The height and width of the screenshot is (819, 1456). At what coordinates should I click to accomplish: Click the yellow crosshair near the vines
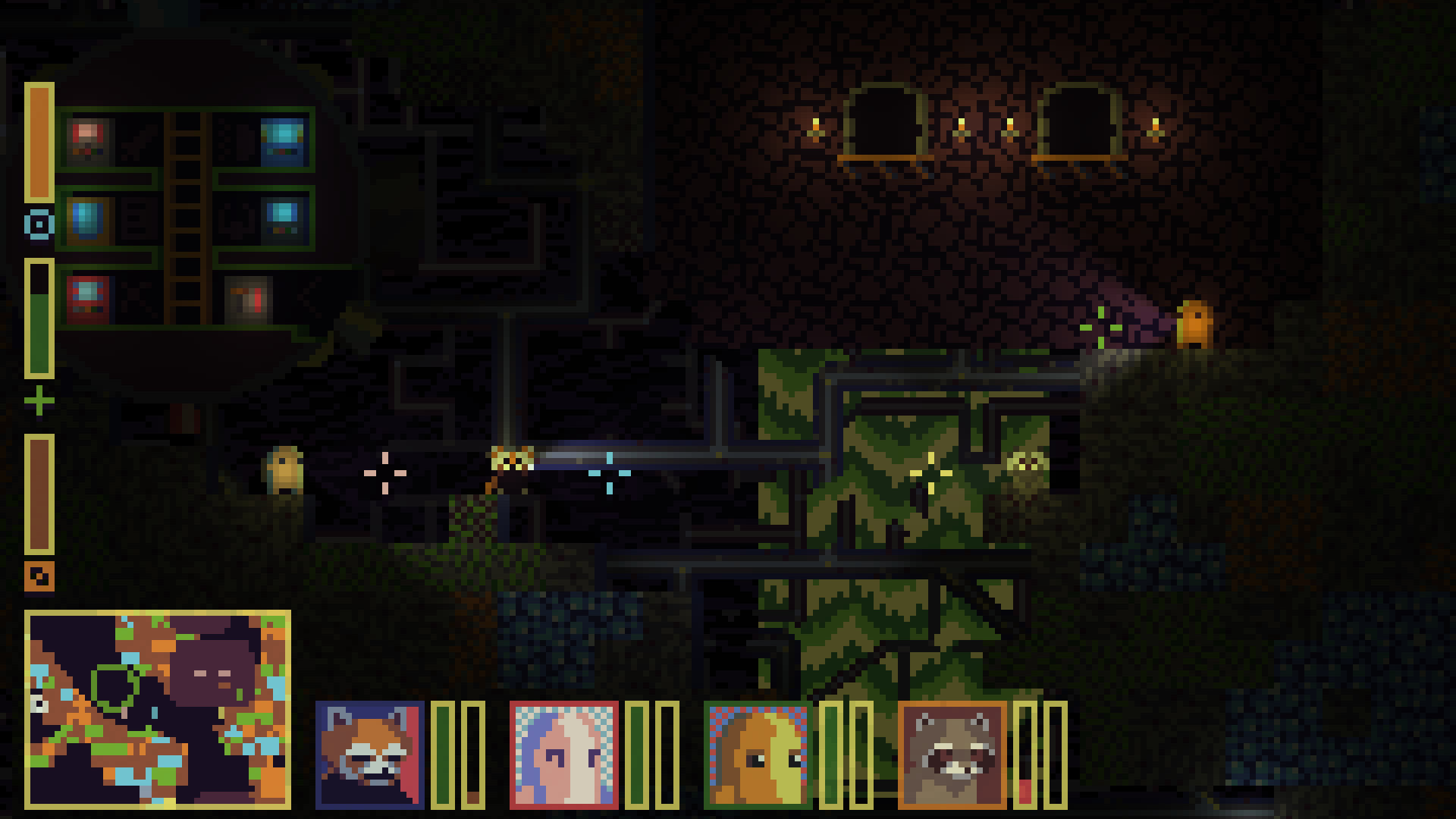click(x=931, y=472)
